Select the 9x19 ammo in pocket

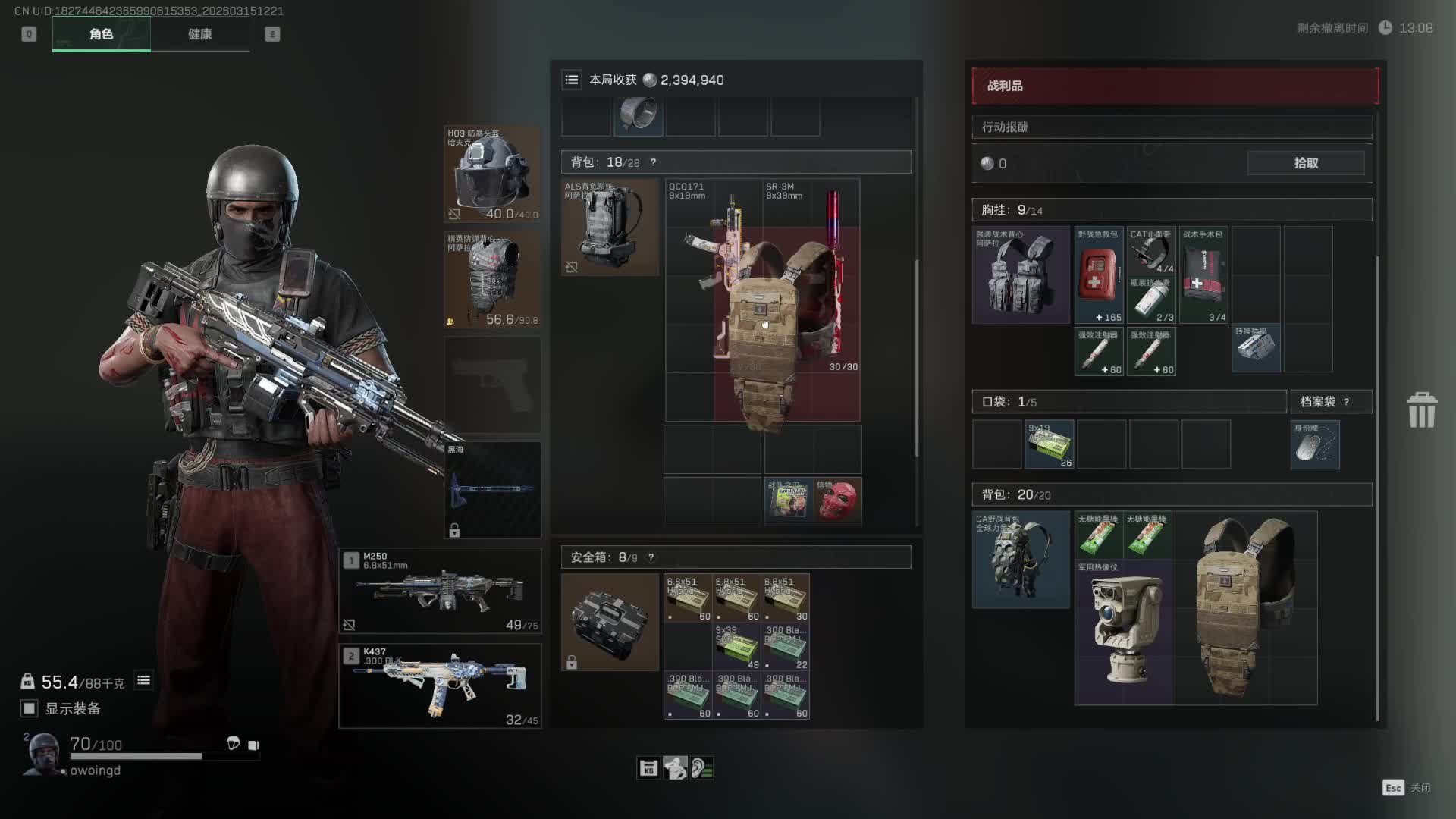pos(1050,444)
